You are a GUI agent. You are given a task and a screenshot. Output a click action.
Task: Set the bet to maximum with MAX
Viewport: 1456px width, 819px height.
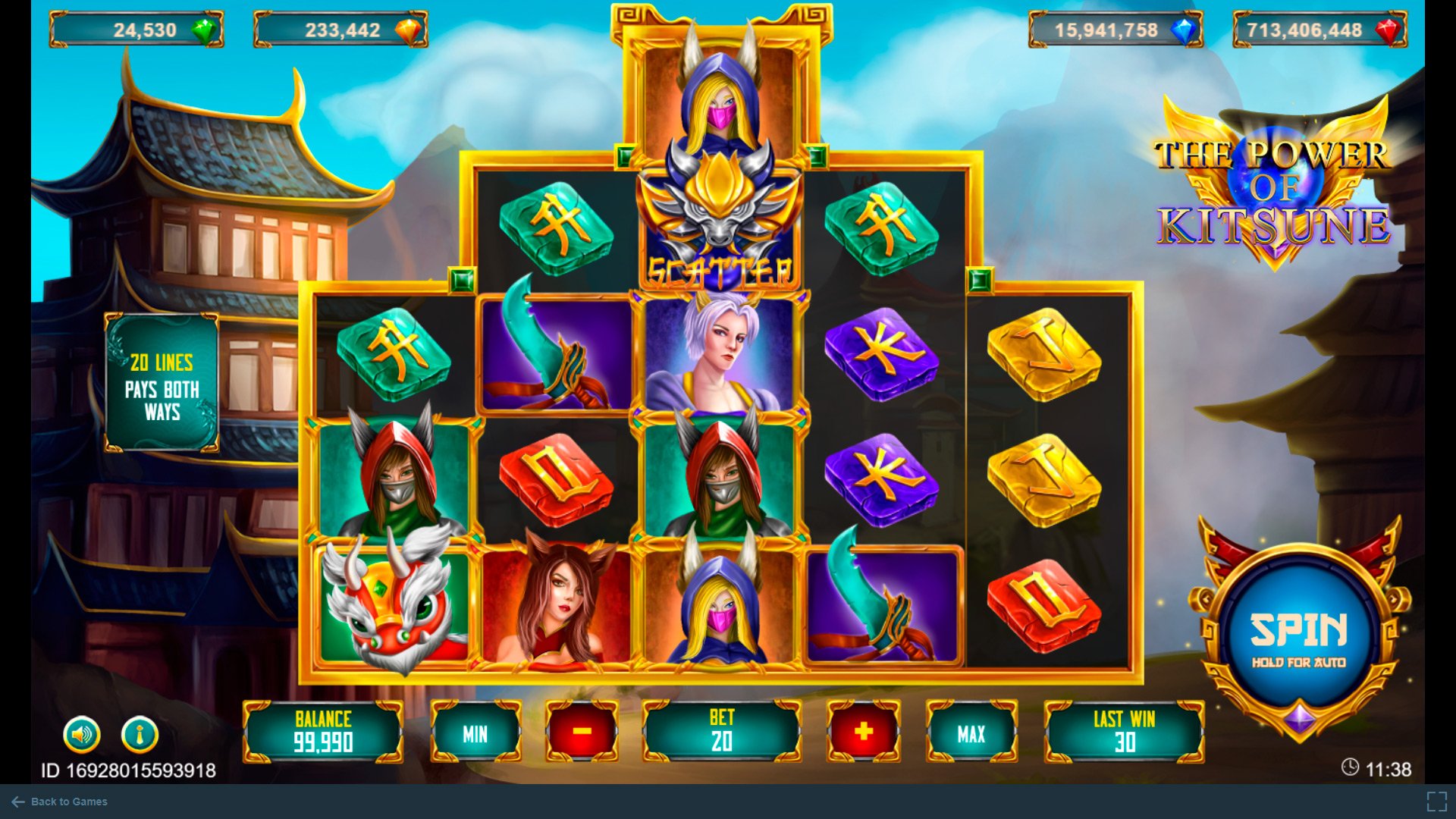click(x=971, y=733)
